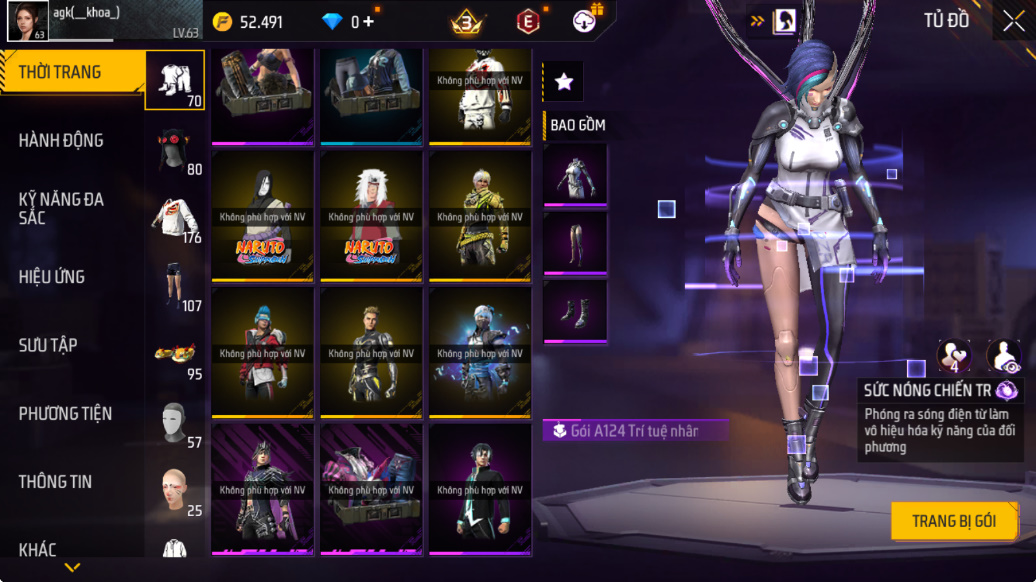Select the bundle's boots piece
Screen dimensions: 1036x582
pyautogui.click(x=575, y=311)
